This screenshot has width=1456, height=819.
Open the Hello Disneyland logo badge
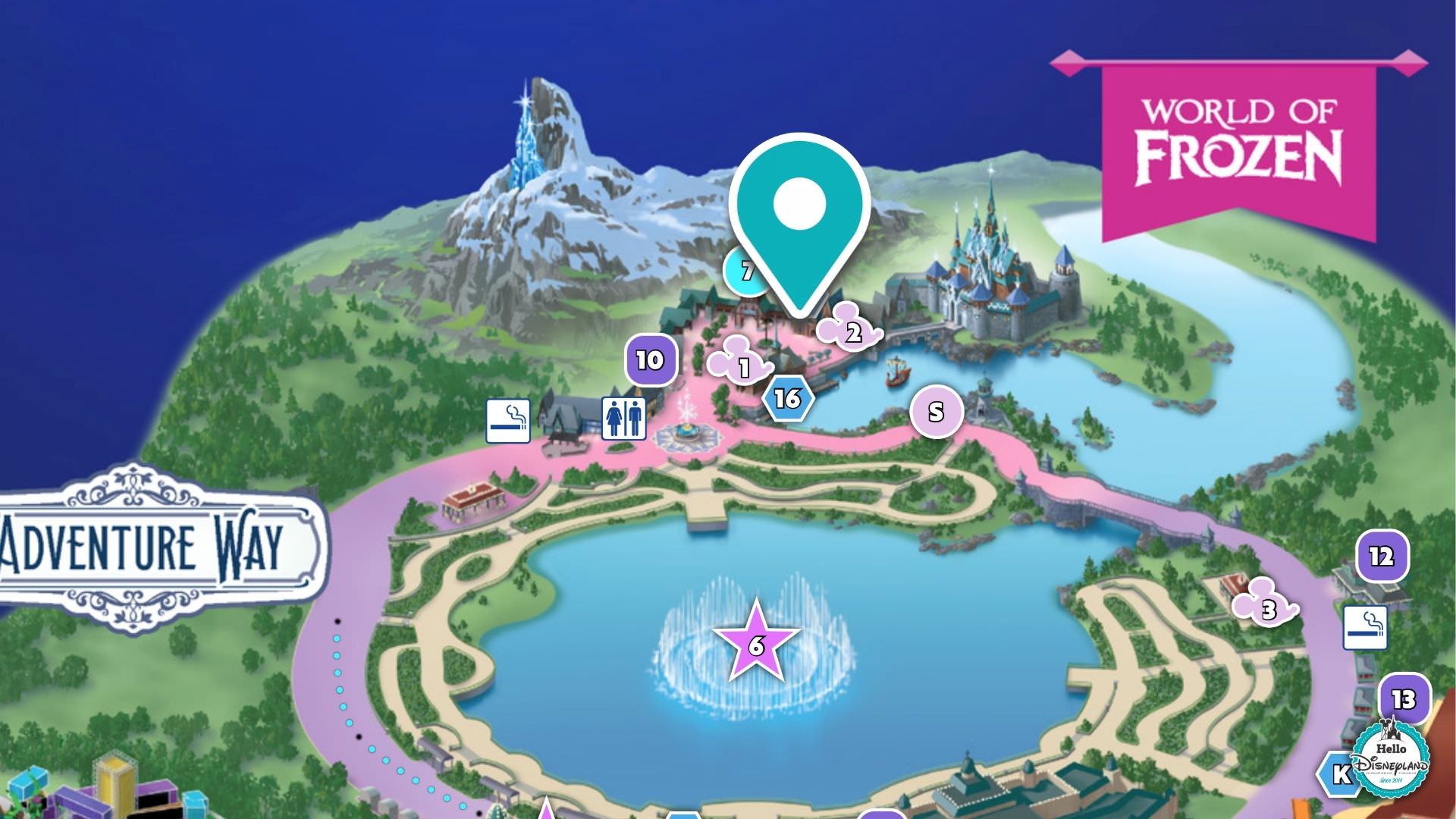pyautogui.click(x=1392, y=758)
